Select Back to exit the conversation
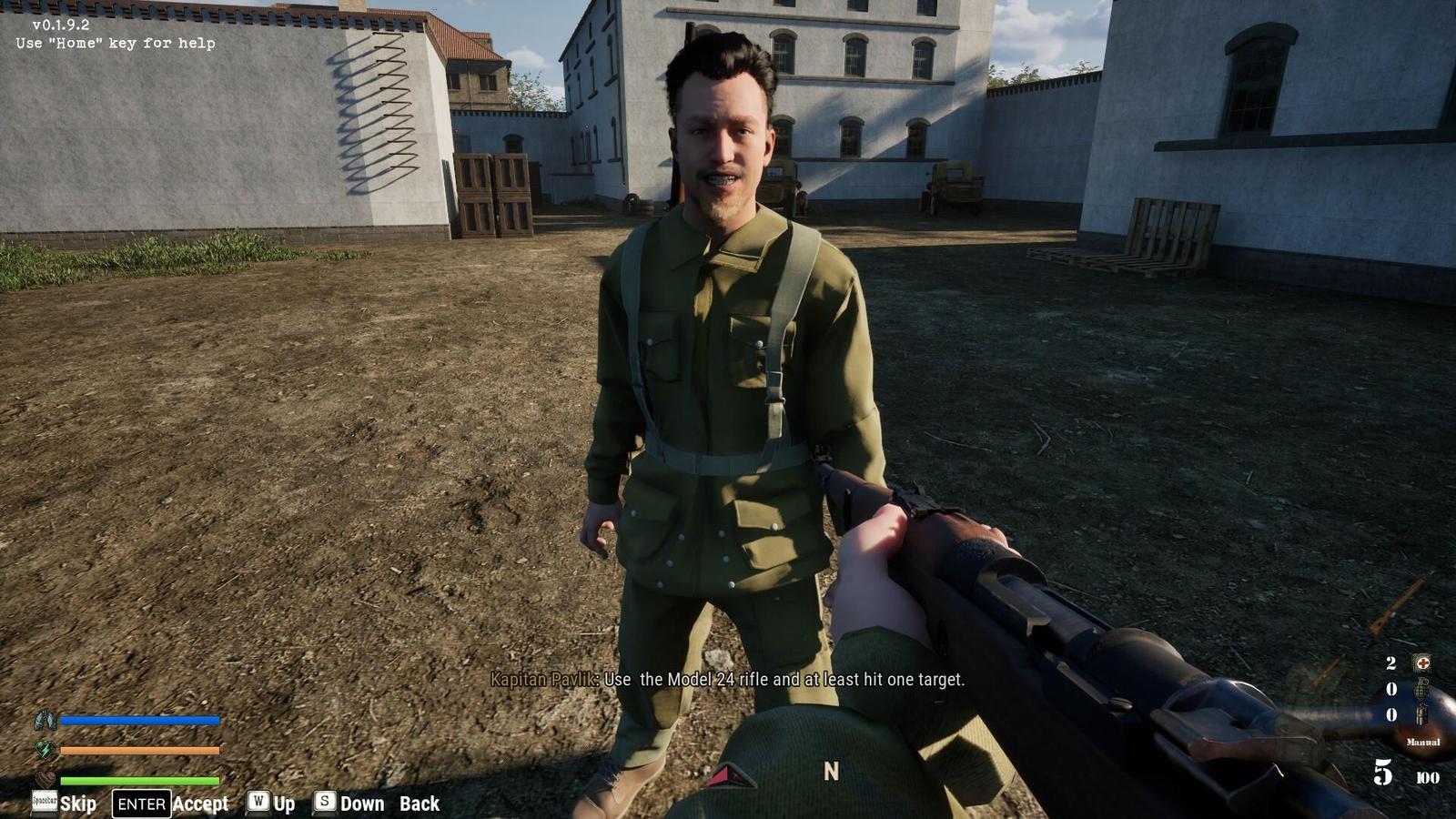1456x819 pixels. [418, 804]
